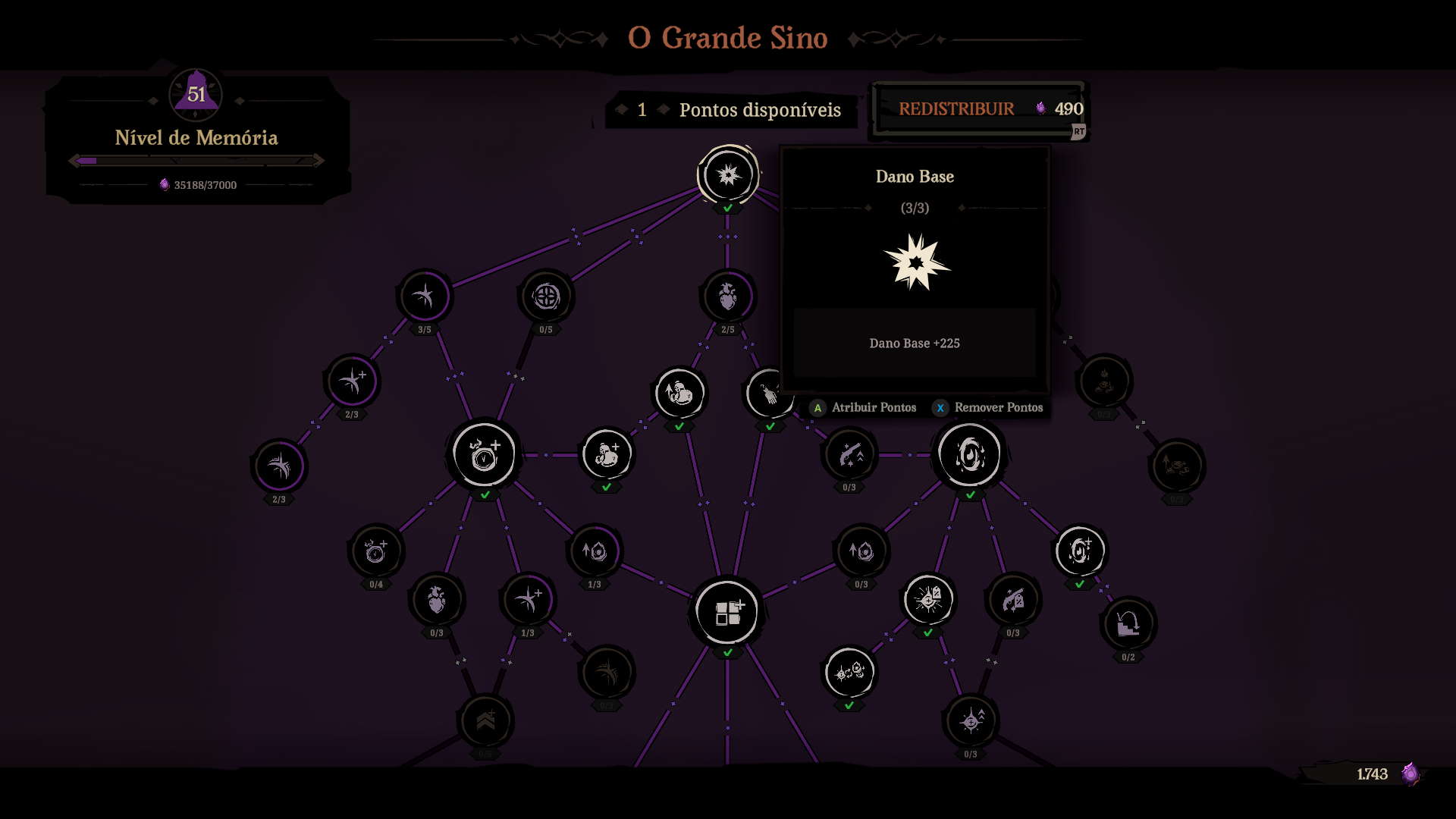Choose the gun with price tag node
The image size is (1456, 819).
point(1013,600)
